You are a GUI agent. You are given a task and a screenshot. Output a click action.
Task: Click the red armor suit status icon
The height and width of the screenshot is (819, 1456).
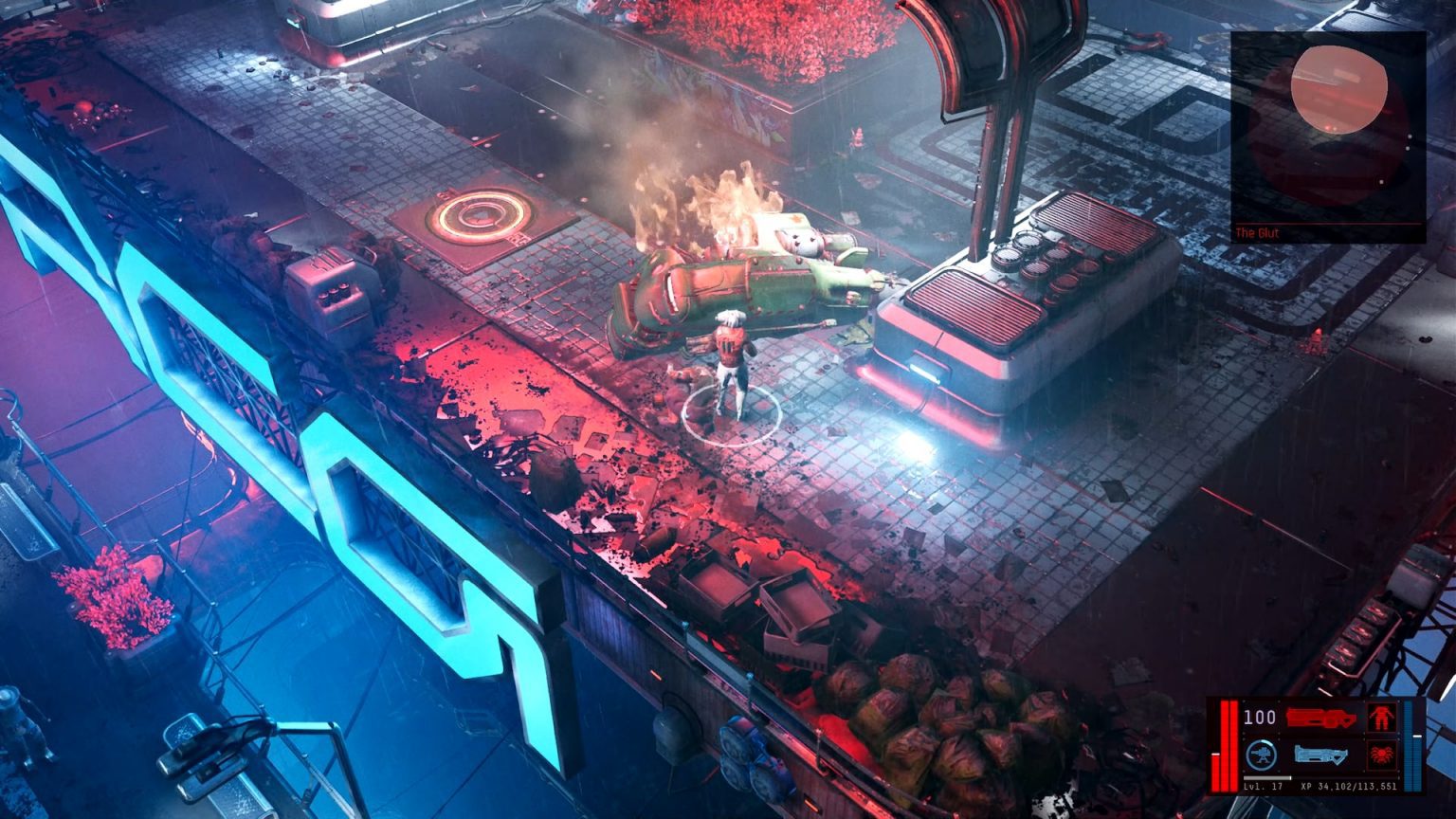[1382, 718]
